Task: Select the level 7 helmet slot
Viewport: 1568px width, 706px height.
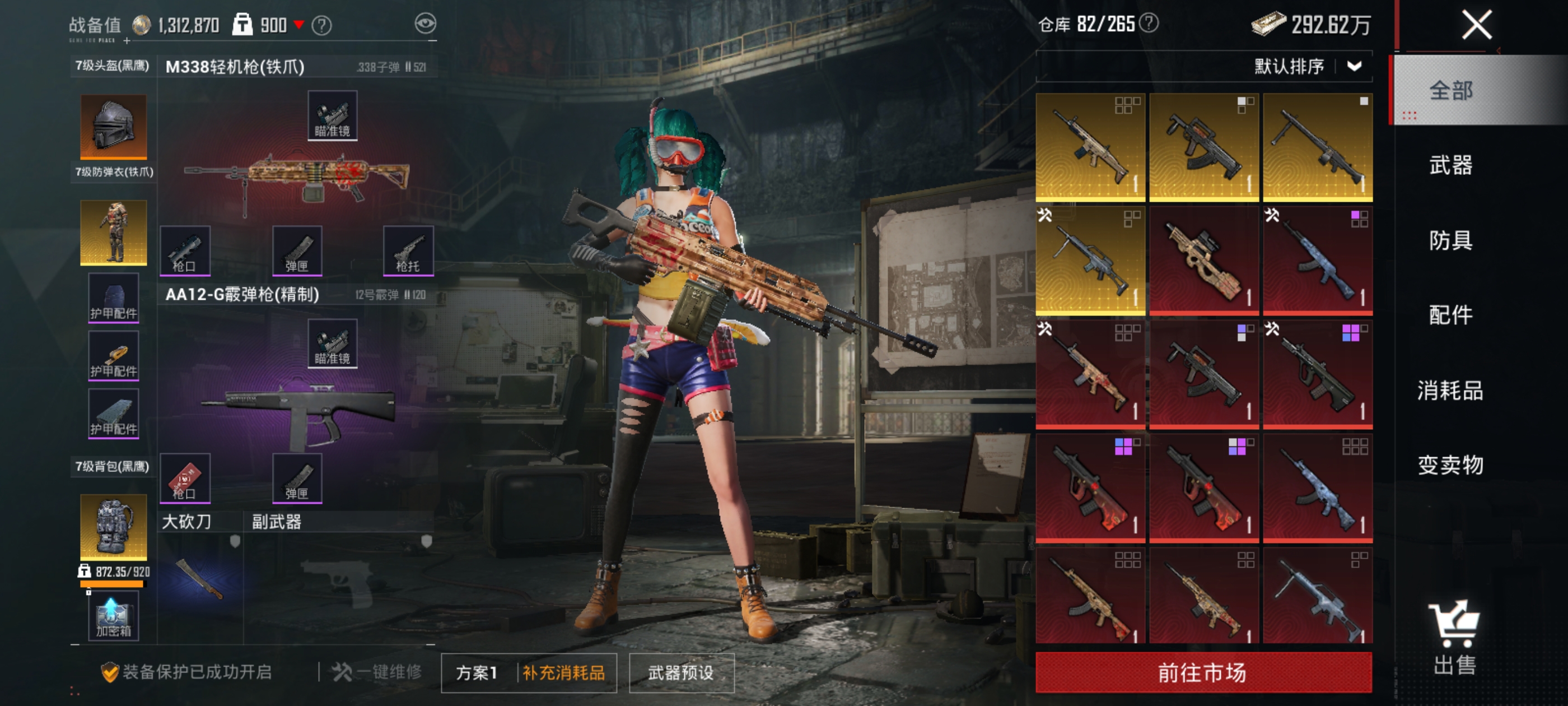Action: click(x=113, y=126)
